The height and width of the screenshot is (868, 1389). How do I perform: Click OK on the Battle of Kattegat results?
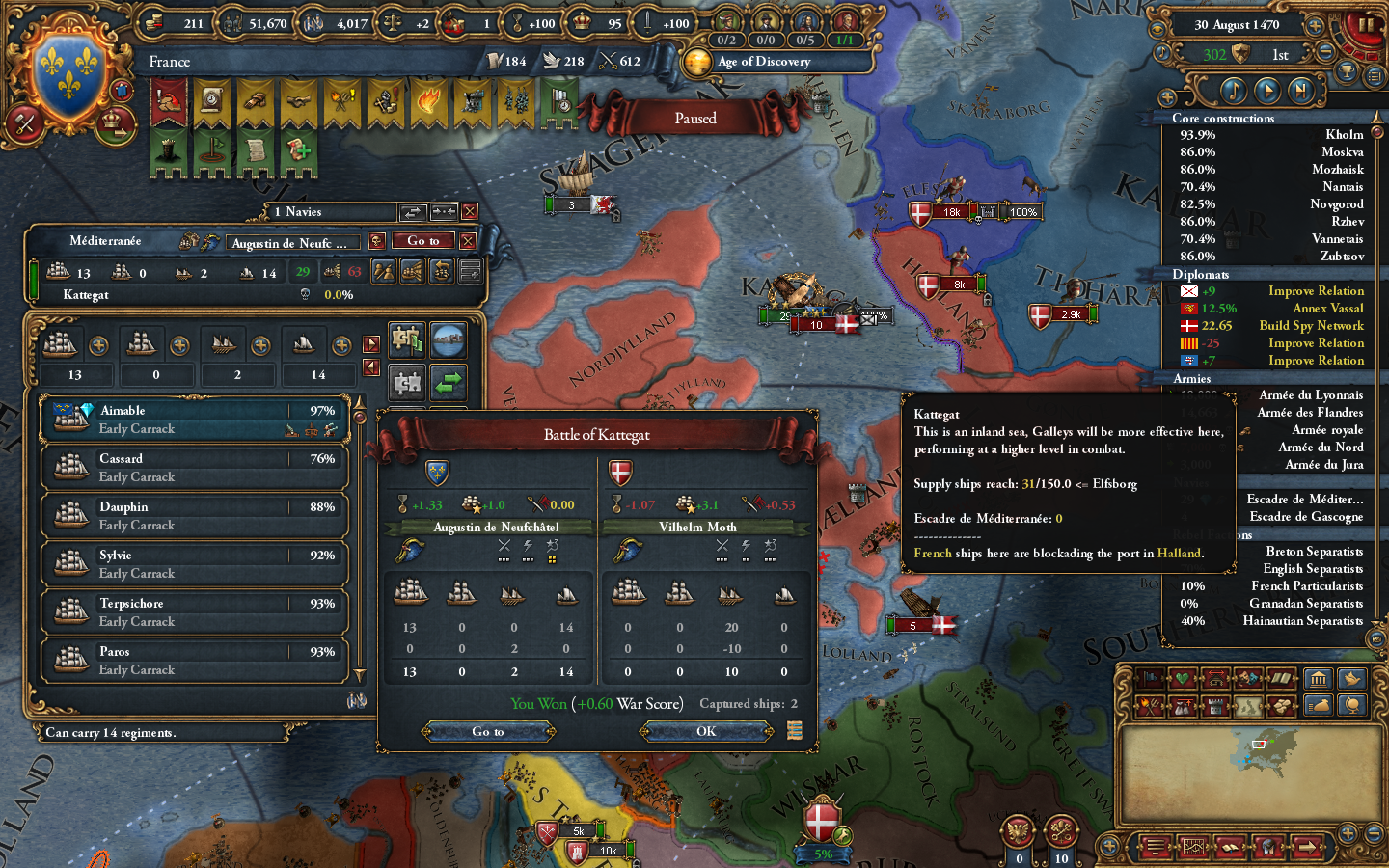705,731
